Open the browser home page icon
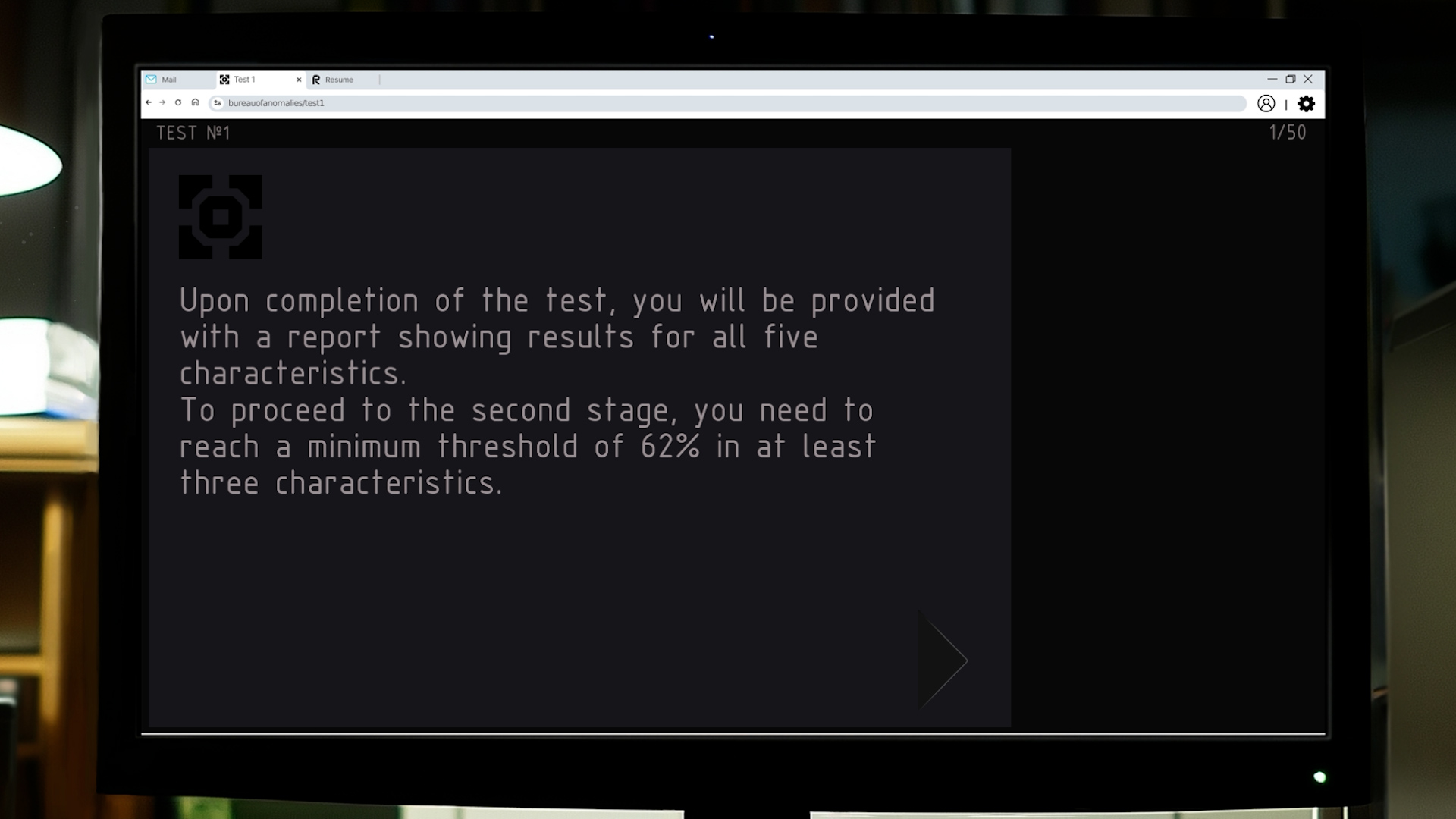Image resolution: width=1456 pixels, height=819 pixels. (195, 102)
